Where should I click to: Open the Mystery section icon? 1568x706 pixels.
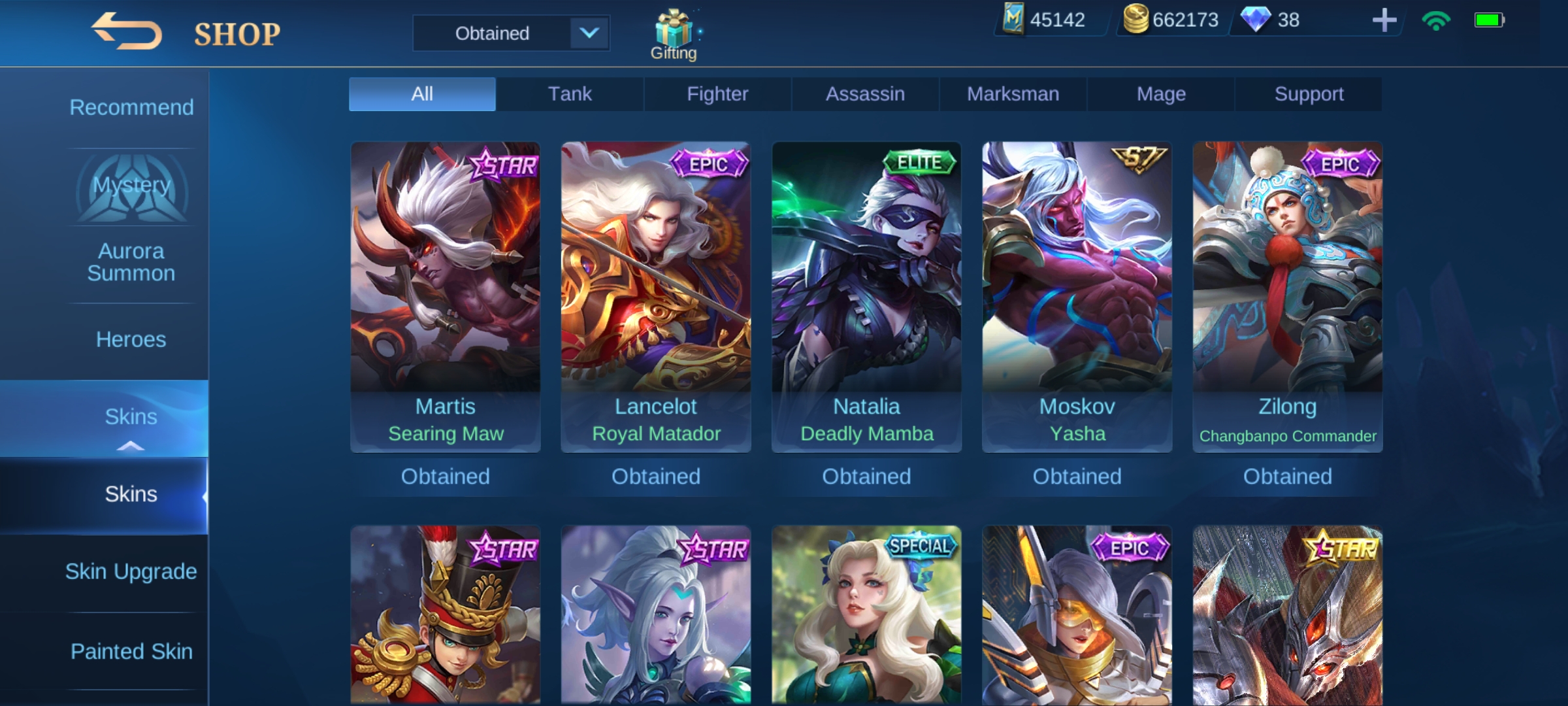(x=131, y=186)
